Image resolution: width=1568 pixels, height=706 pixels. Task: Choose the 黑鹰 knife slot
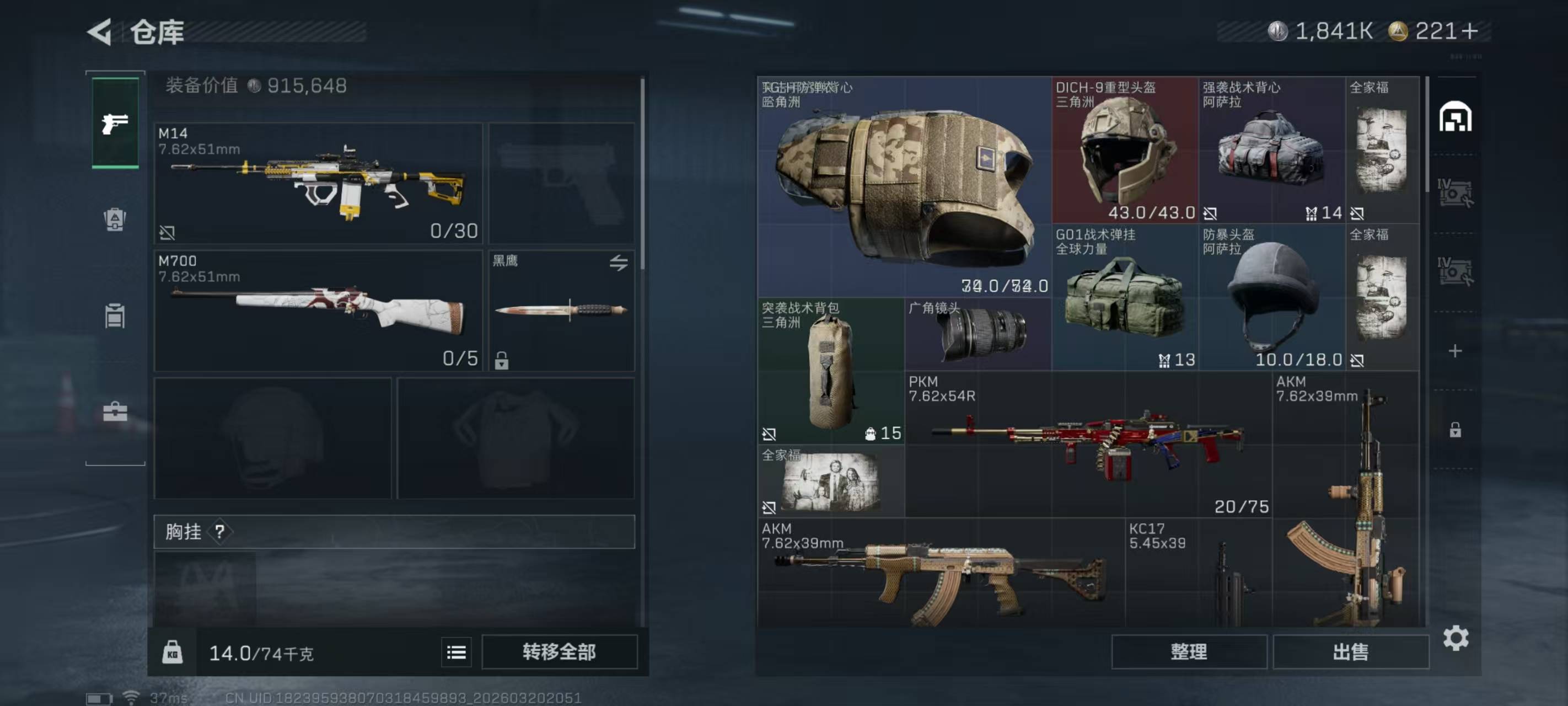tap(561, 310)
